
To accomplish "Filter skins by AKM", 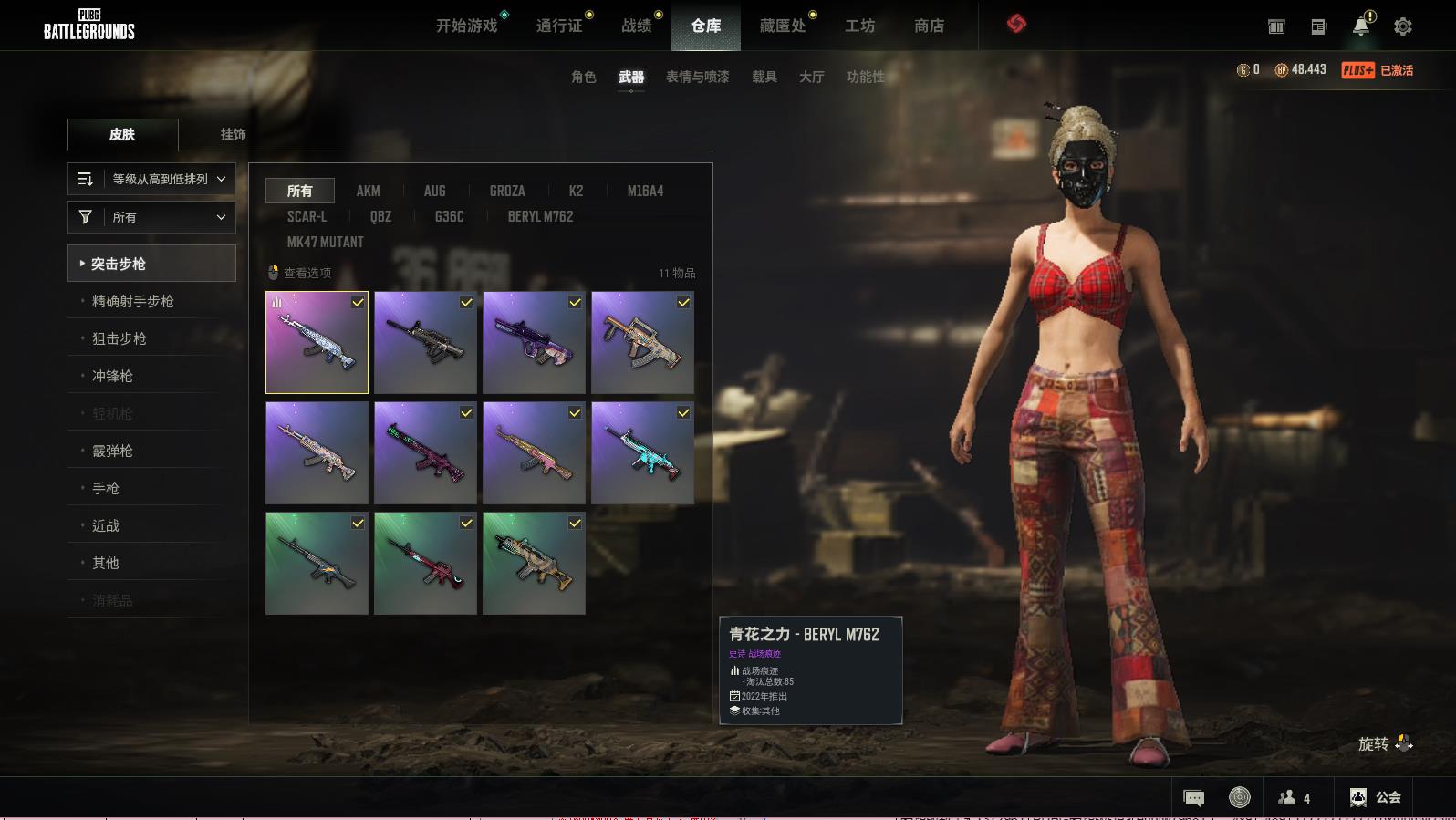I will click(368, 191).
